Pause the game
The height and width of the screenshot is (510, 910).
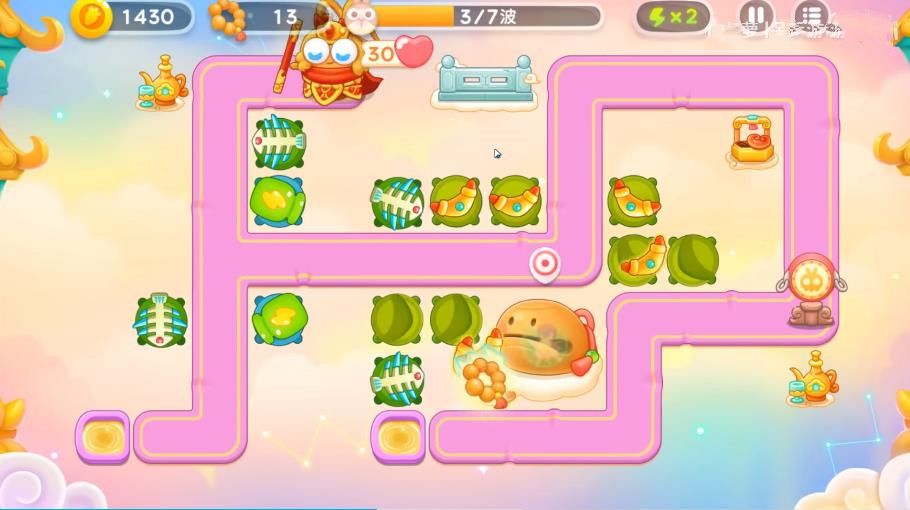click(x=756, y=16)
